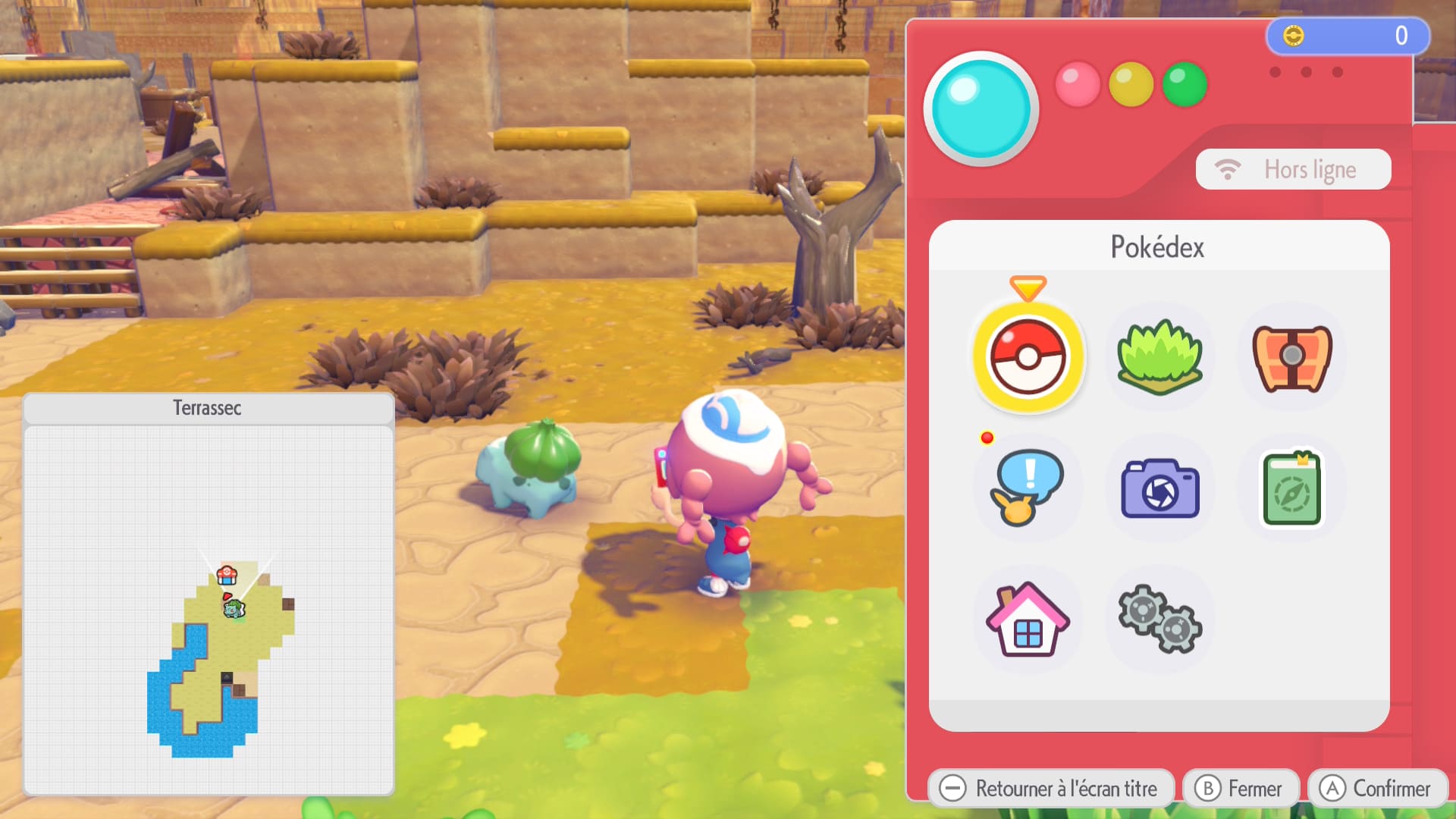The width and height of the screenshot is (1456, 819).
Task: Launch the purple camera icon
Action: coord(1159,488)
